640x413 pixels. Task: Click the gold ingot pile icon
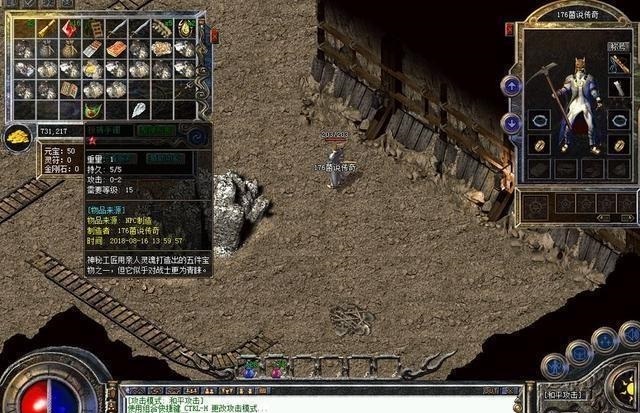point(16,138)
